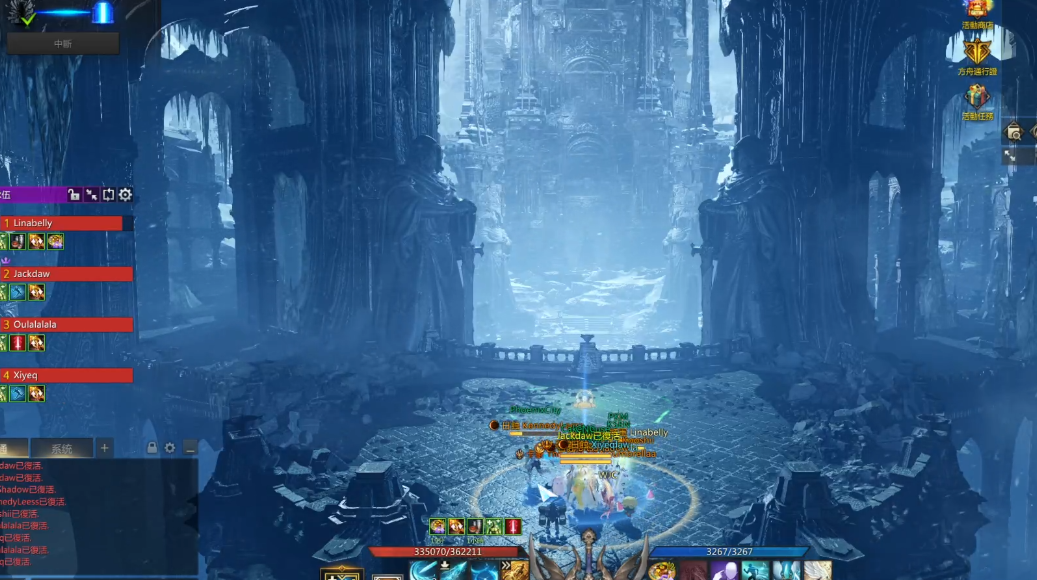Lock the chat window
Screen dimensions: 1037x580
pyautogui.click(x=152, y=448)
